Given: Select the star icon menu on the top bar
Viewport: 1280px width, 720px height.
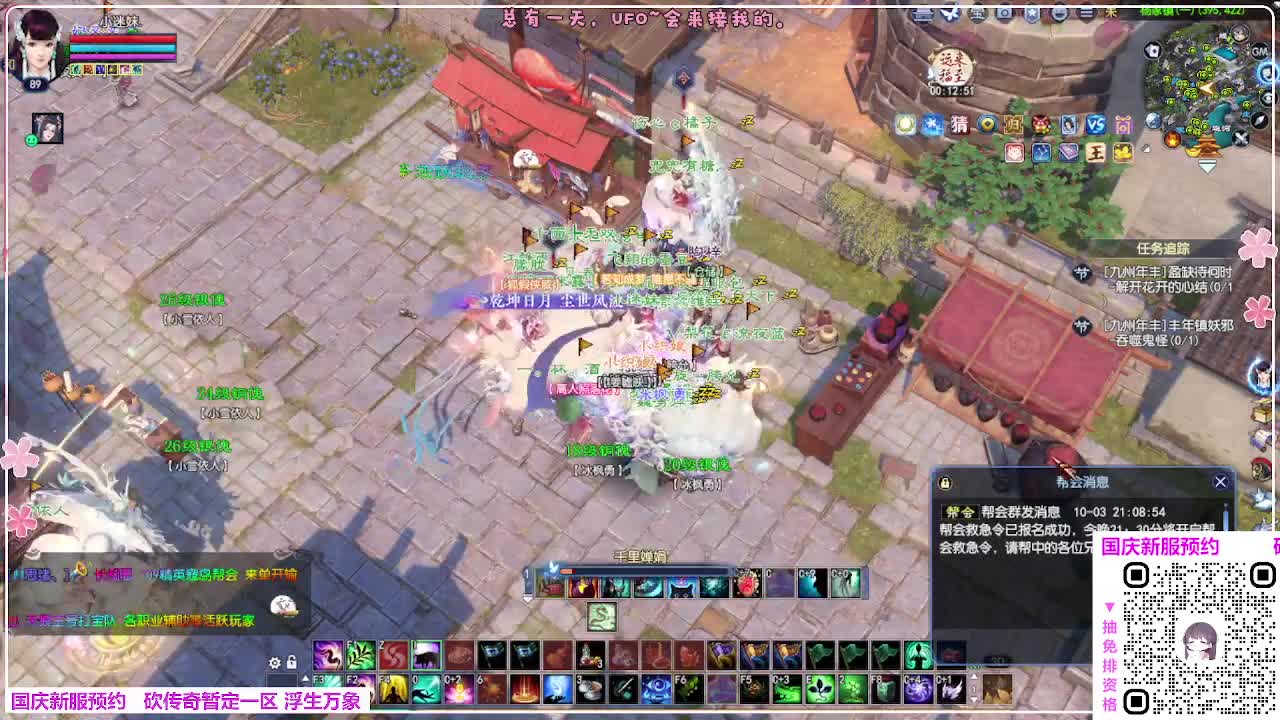Looking at the screenshot, I should pos(1032,12).
